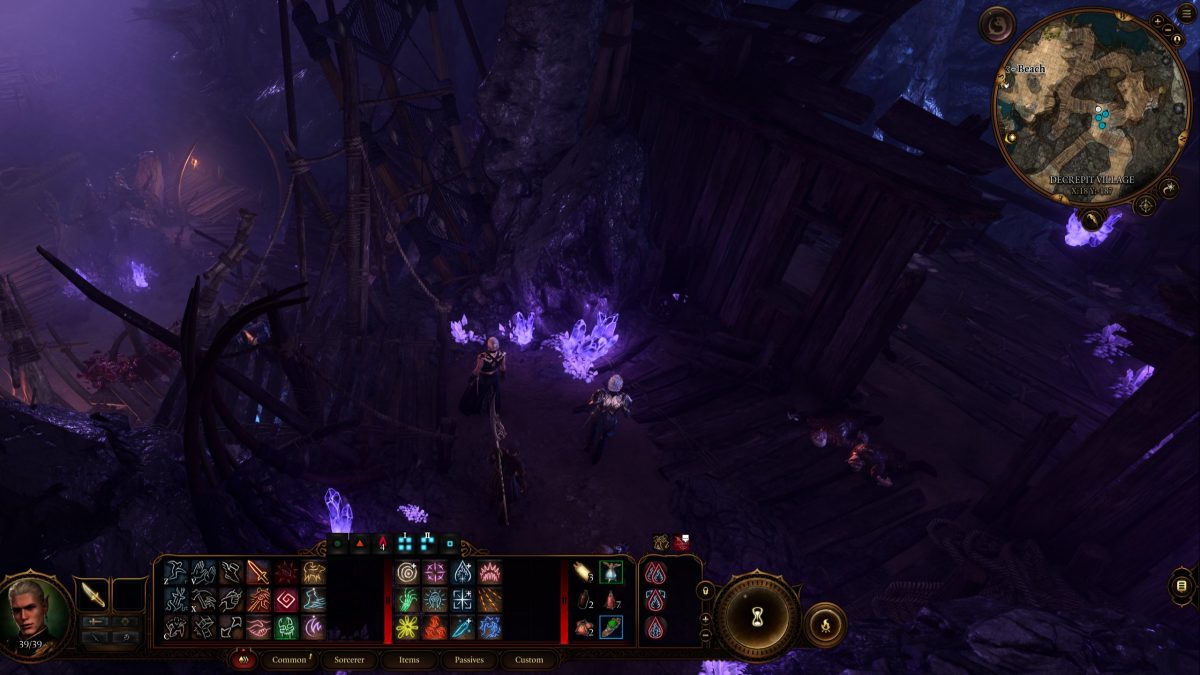Zoom in on the minimap

1158,21
